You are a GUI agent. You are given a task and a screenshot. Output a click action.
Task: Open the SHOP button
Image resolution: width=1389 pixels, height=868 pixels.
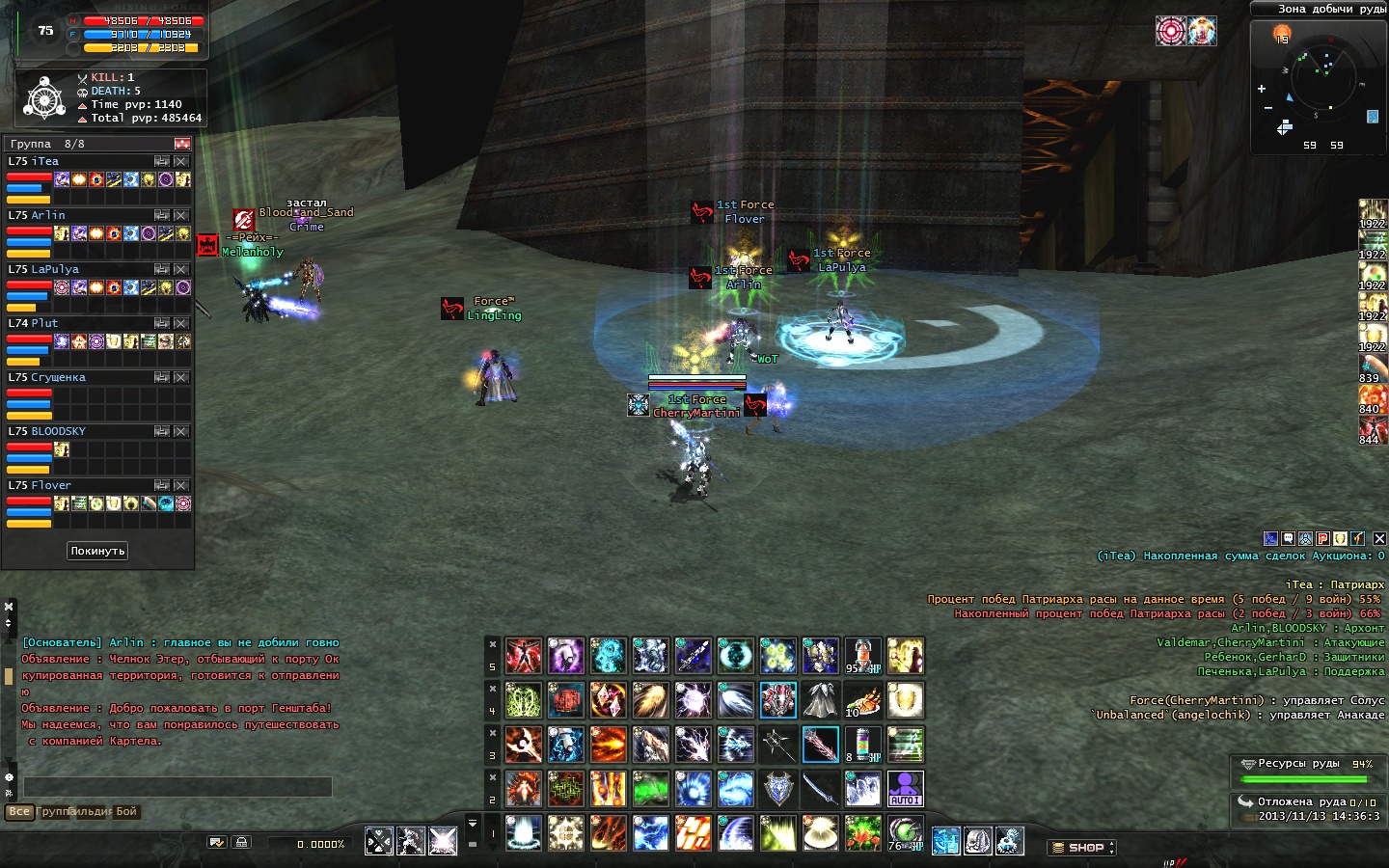click(1081, 848)
